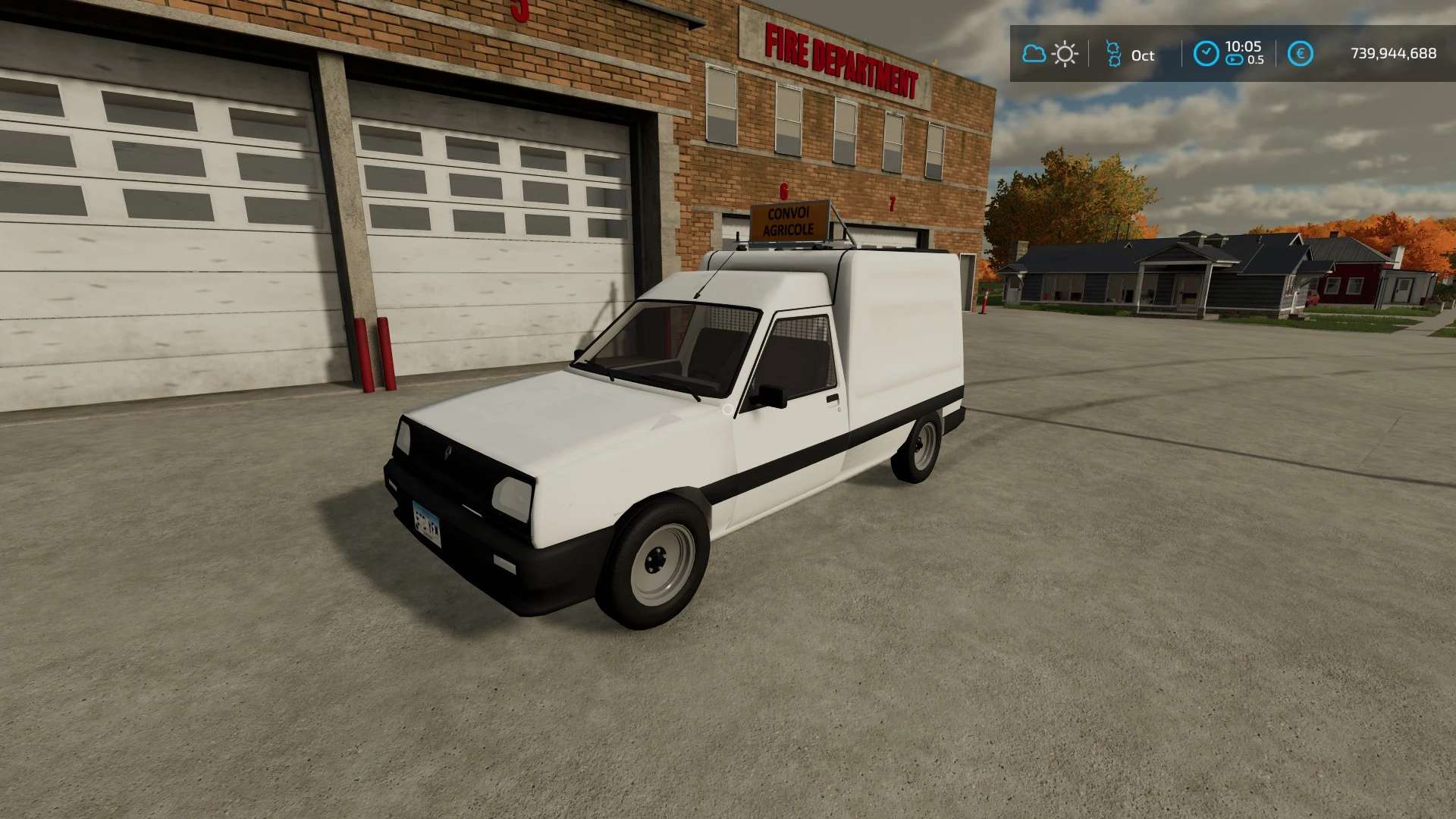Click the blue euro currency icon
Screen dimensions: 1456x819
(1301, 53)
